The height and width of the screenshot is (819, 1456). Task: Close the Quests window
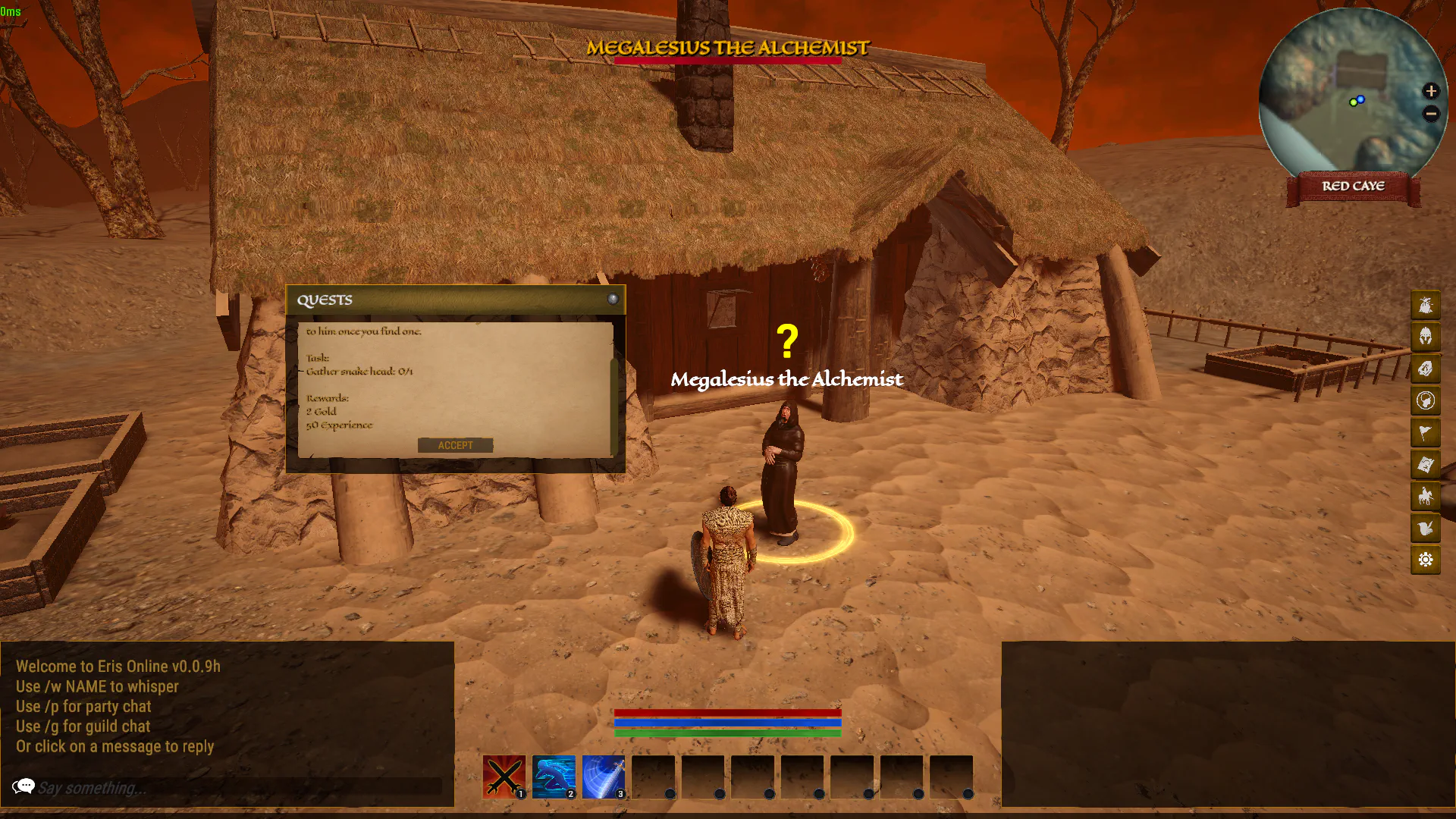(613, 300)
